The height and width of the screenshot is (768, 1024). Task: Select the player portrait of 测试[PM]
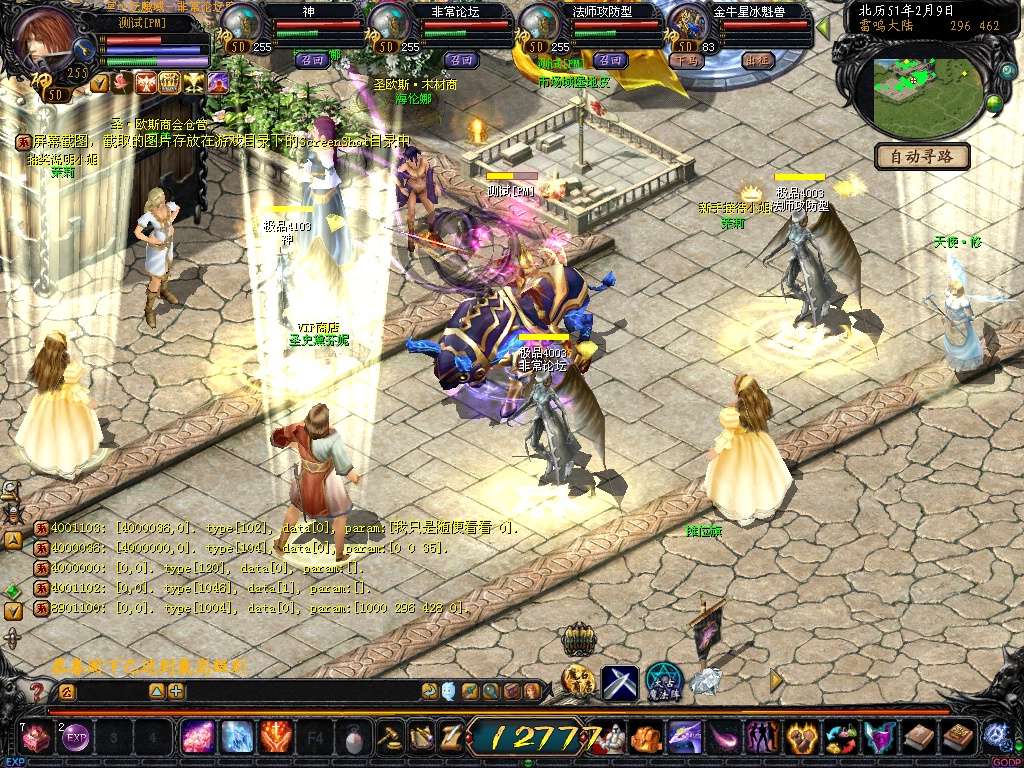tap(45, 38)
